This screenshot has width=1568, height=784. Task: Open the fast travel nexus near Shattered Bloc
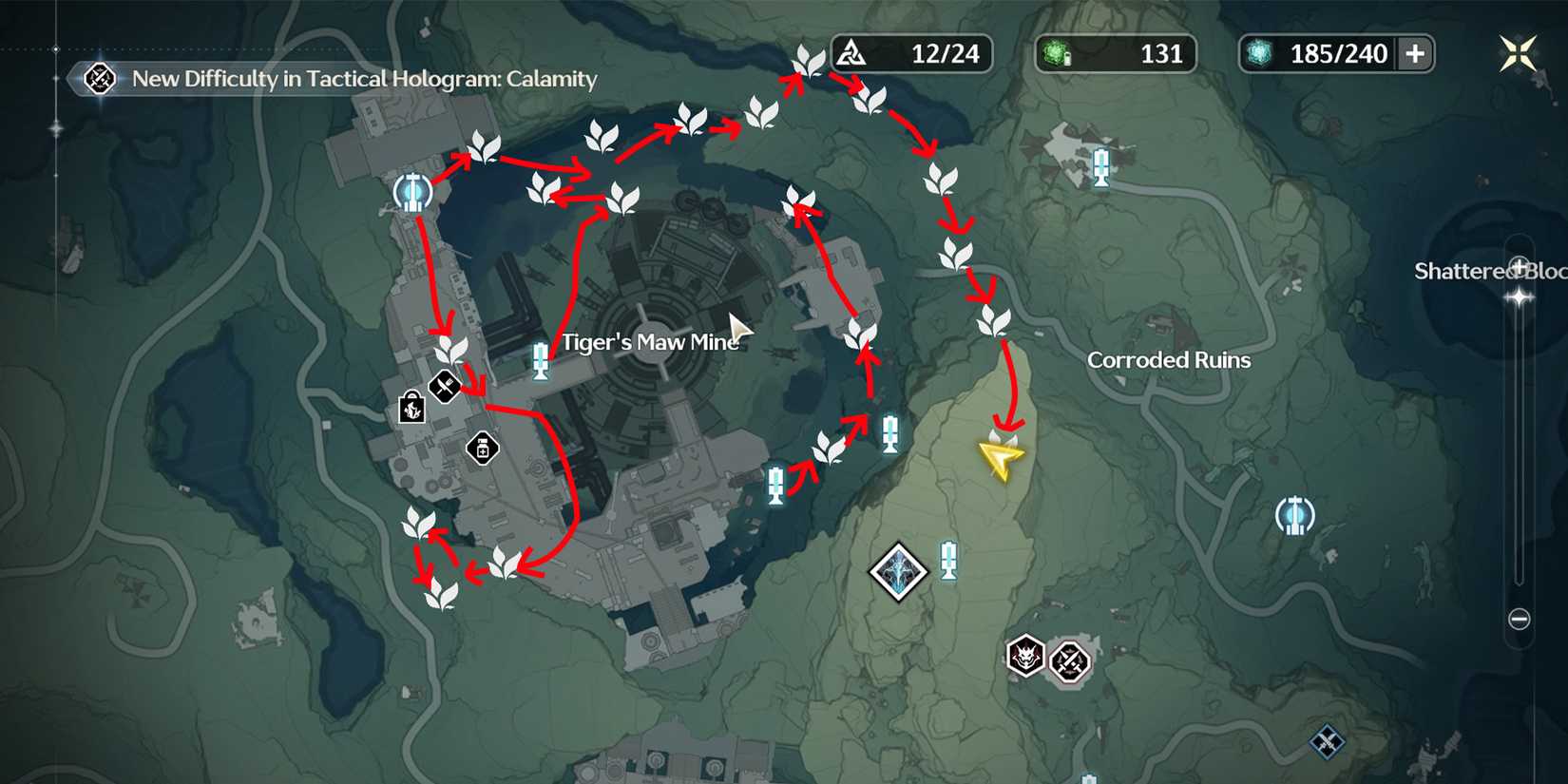click(1296, 516)
